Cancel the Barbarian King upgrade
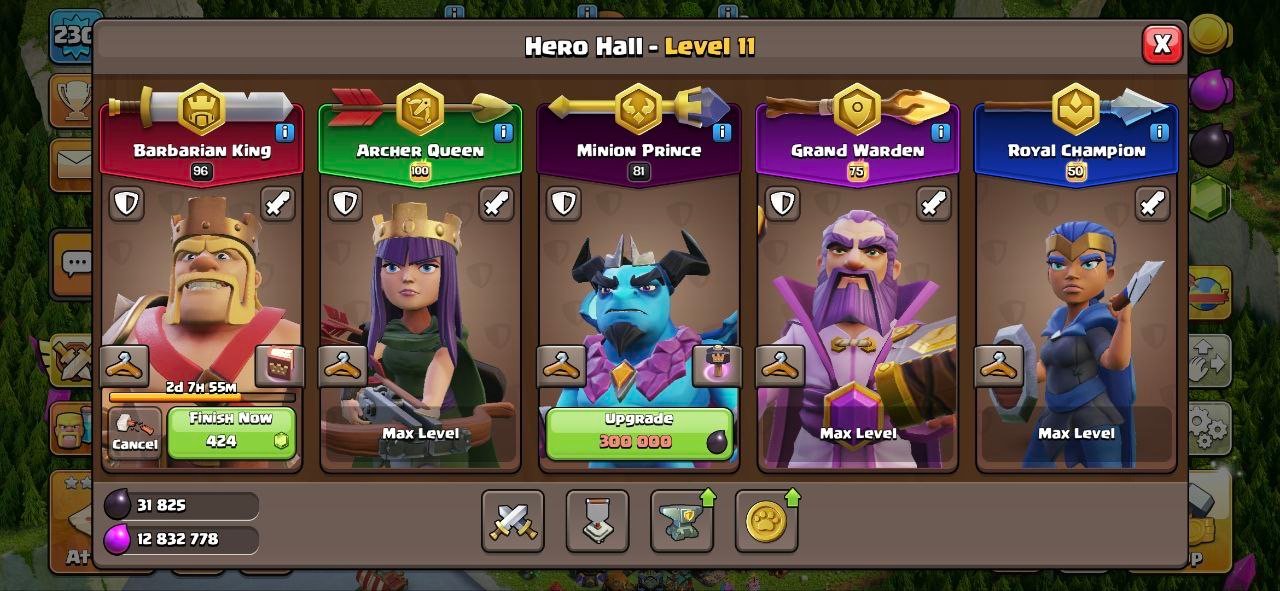The height and width of the screenshot is (591, 1280). coord(134,433)
